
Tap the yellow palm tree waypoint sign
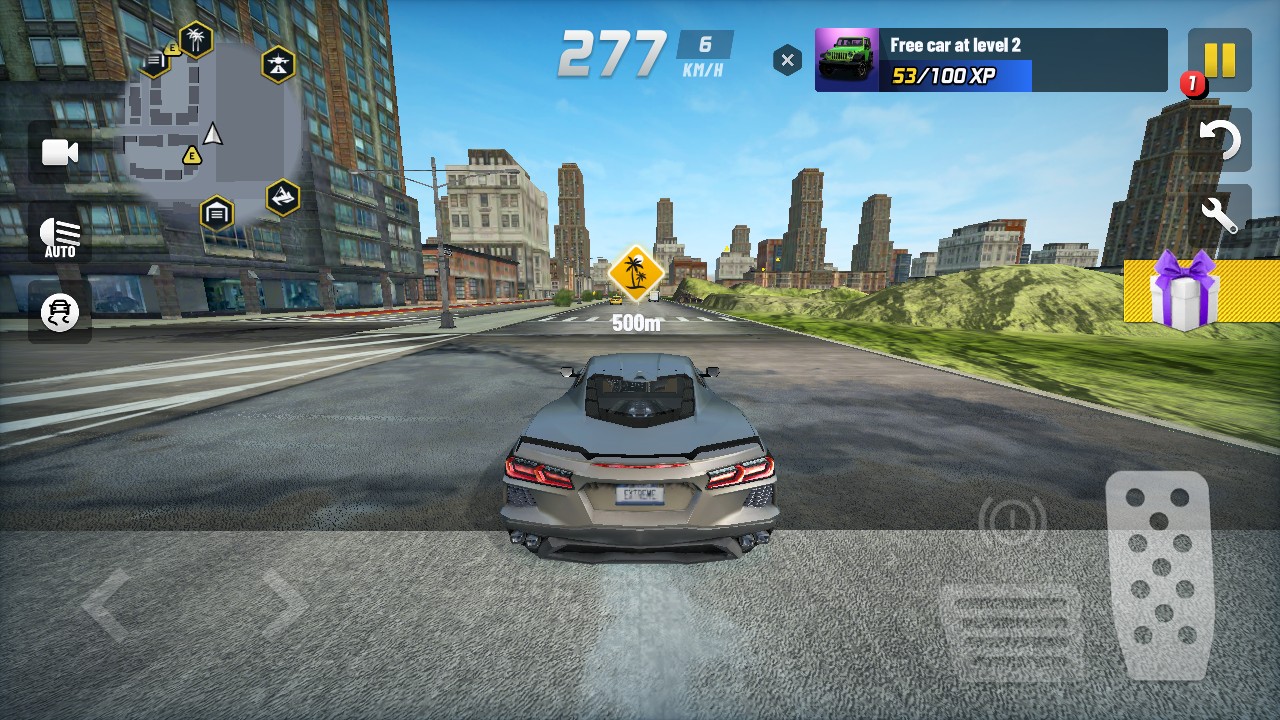(x=636, y=271)
